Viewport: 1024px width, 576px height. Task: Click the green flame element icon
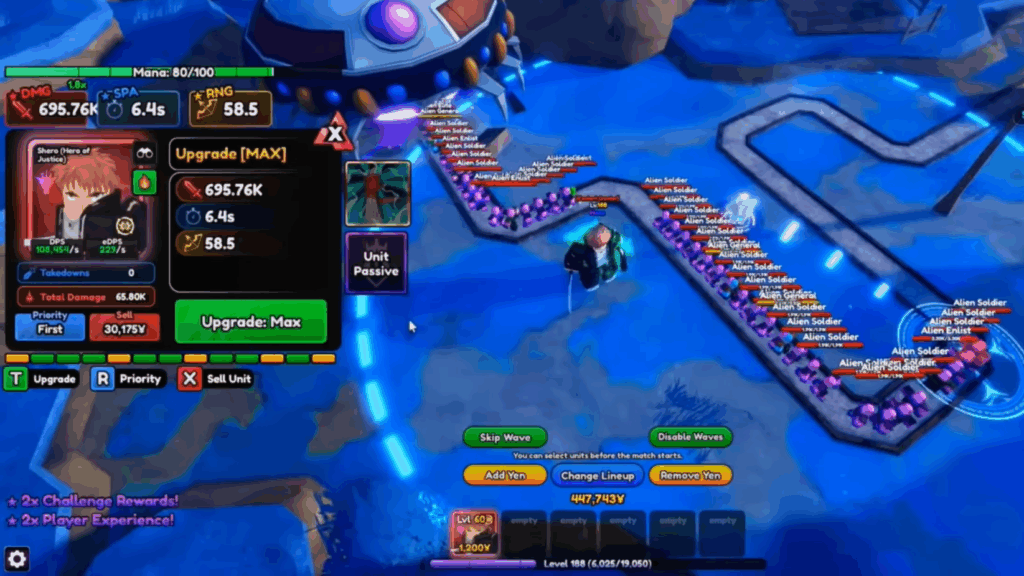coord(144,182)
